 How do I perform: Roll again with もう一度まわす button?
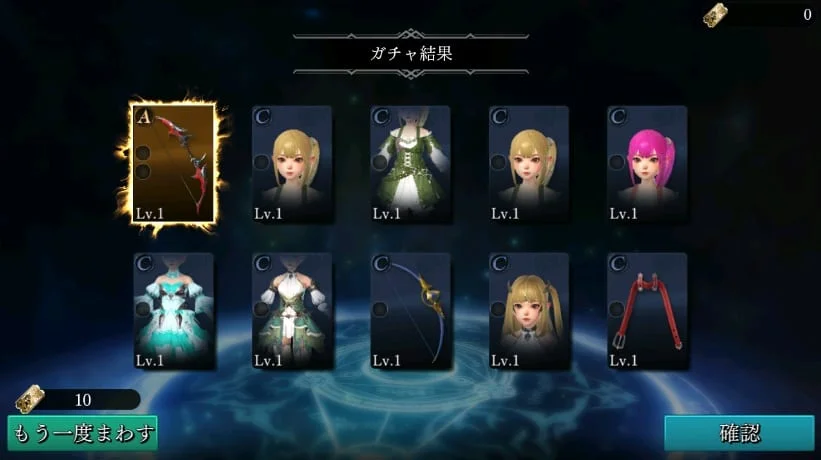click(82, 433)
